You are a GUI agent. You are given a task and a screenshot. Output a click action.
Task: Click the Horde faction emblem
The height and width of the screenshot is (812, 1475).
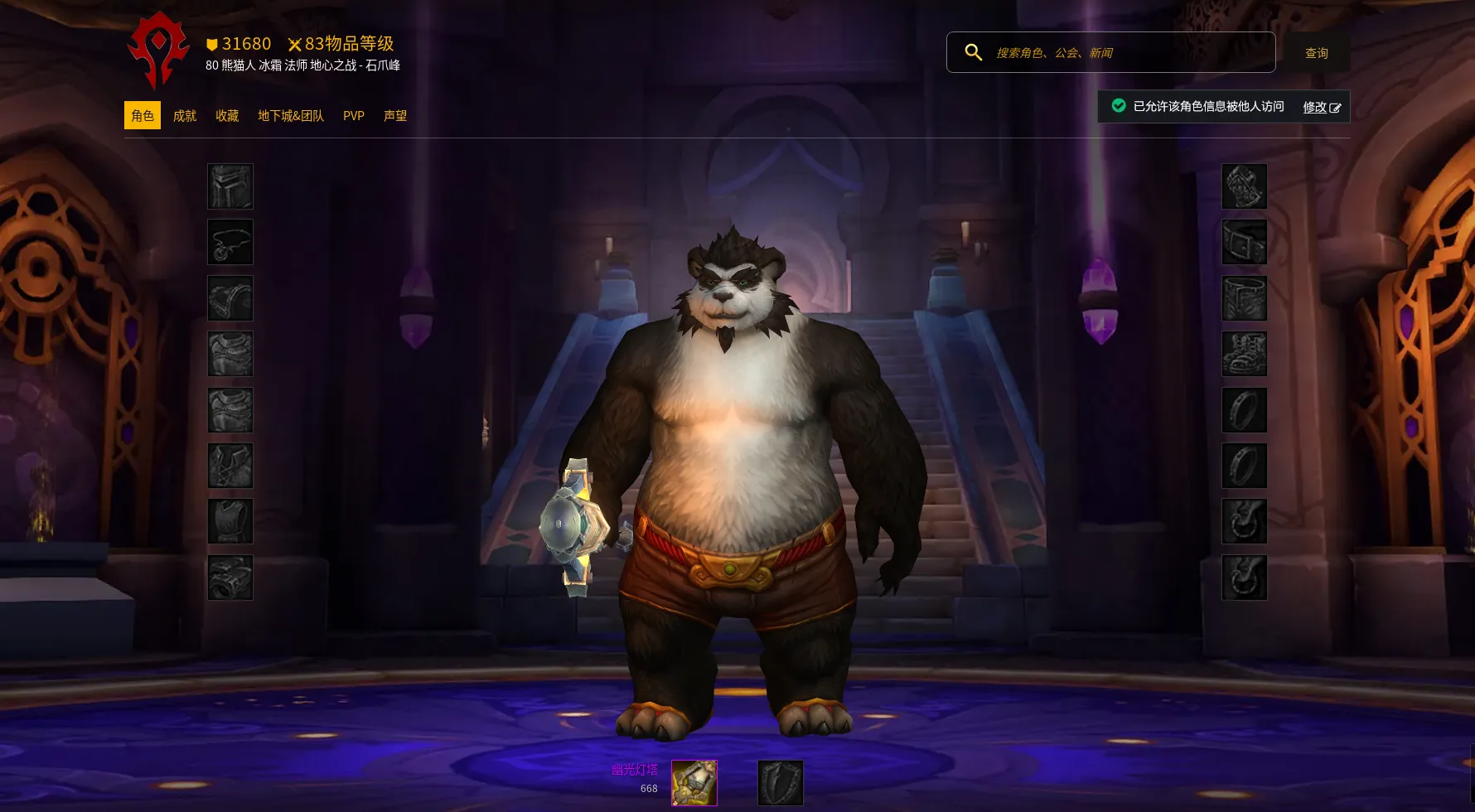click(x=158, y=51)
